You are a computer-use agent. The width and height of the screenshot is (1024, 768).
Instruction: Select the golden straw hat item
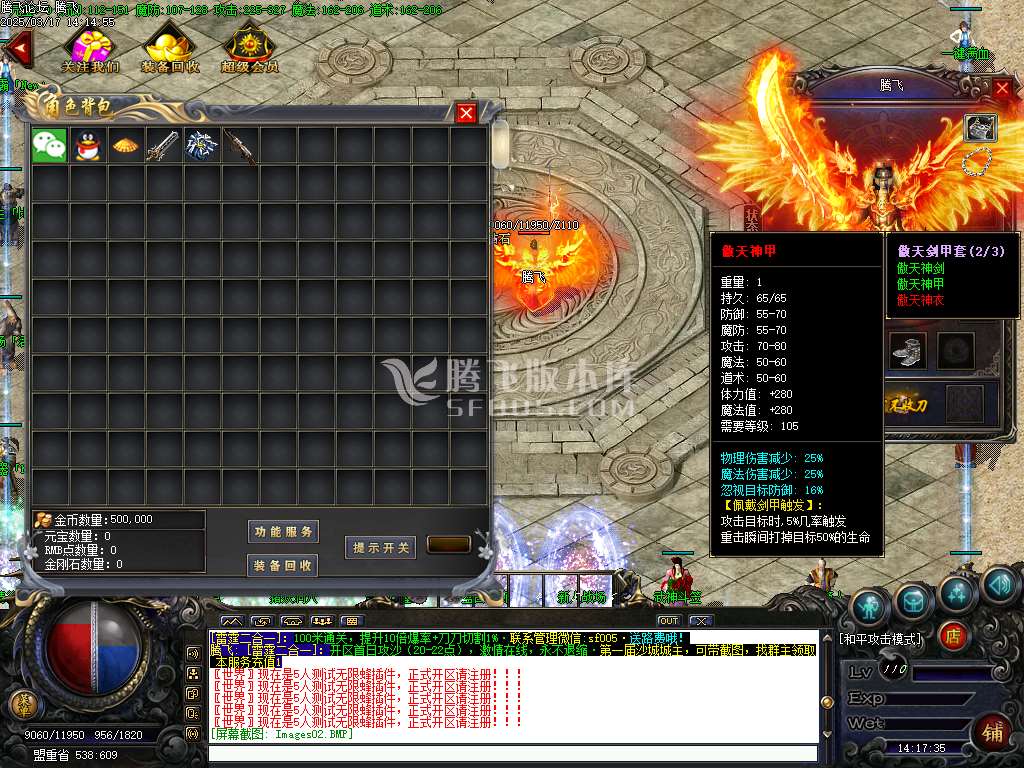click(126, 146)
